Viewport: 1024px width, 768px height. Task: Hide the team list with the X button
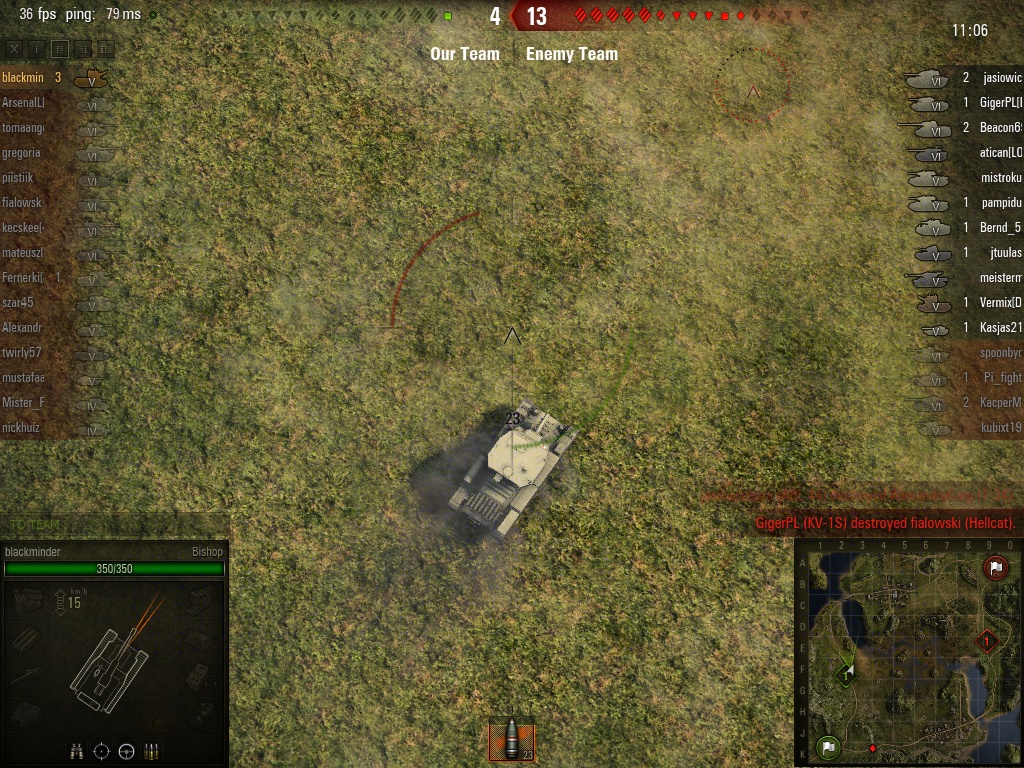(15, 48)
